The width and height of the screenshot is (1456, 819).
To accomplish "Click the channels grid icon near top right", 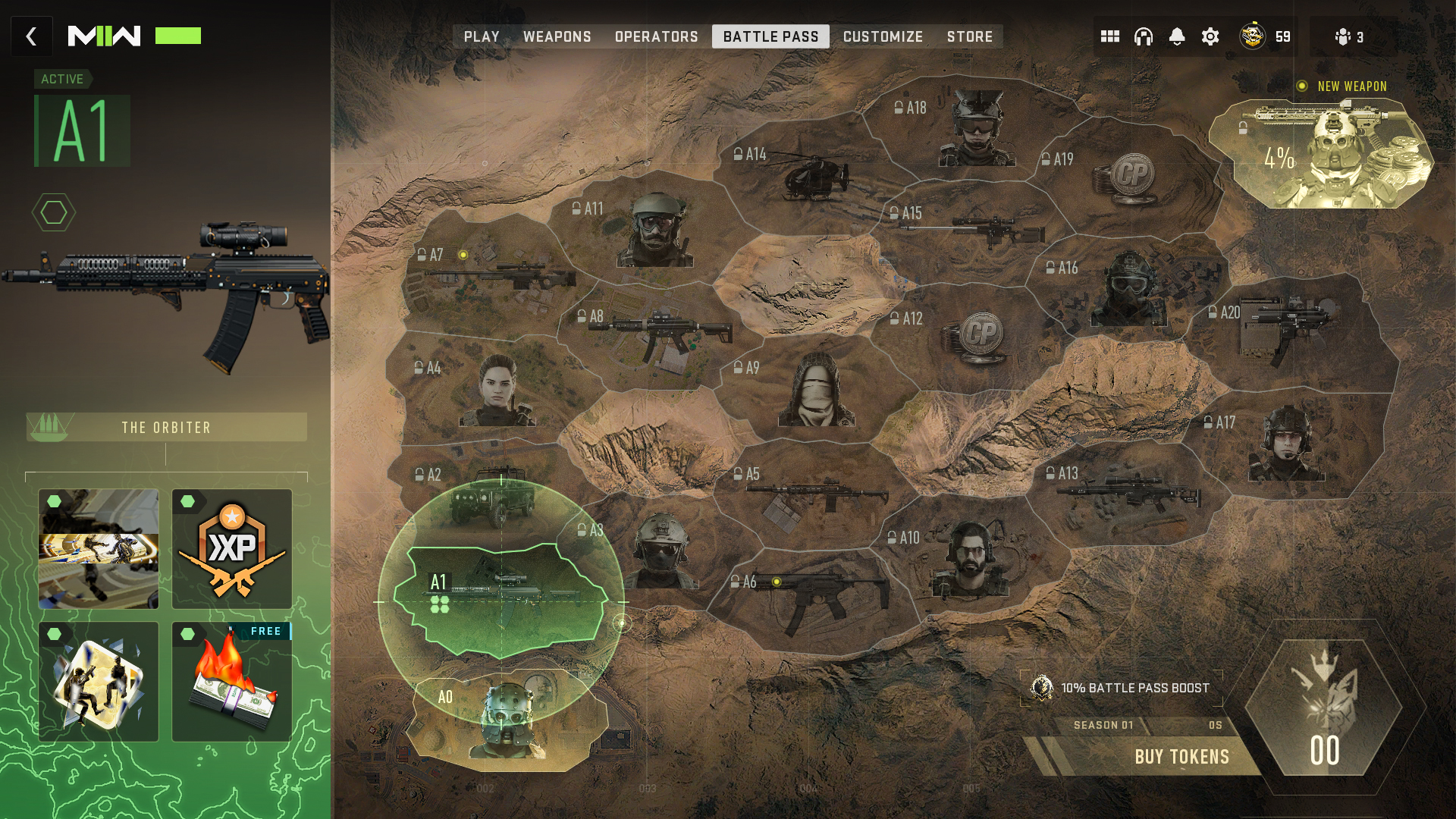I will point(1109,36).
